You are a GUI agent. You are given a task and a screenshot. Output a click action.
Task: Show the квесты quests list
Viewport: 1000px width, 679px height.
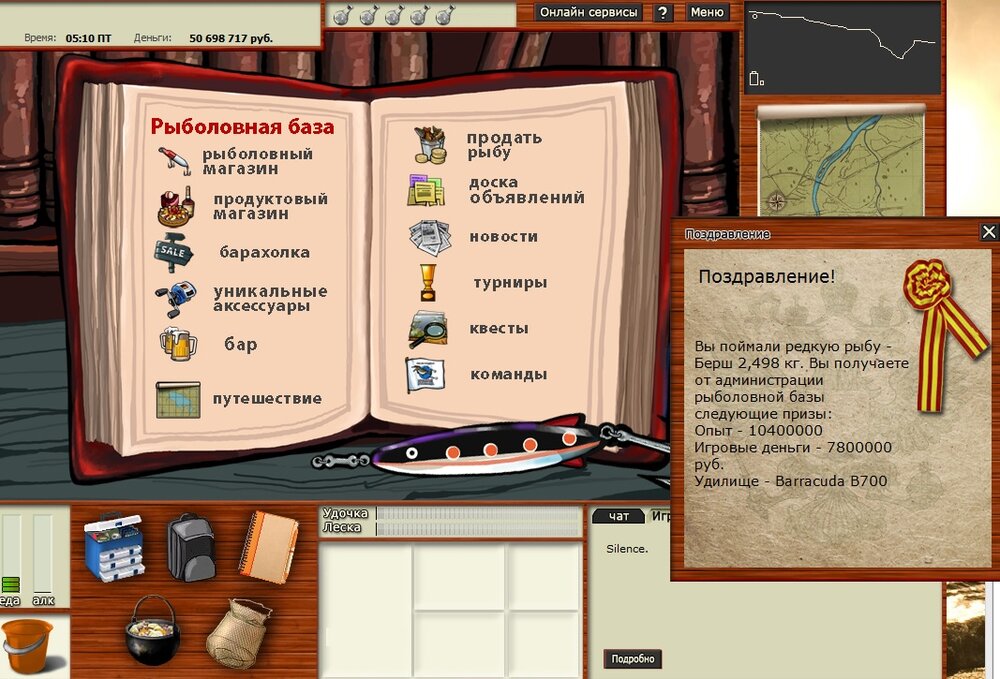[498, 329]
